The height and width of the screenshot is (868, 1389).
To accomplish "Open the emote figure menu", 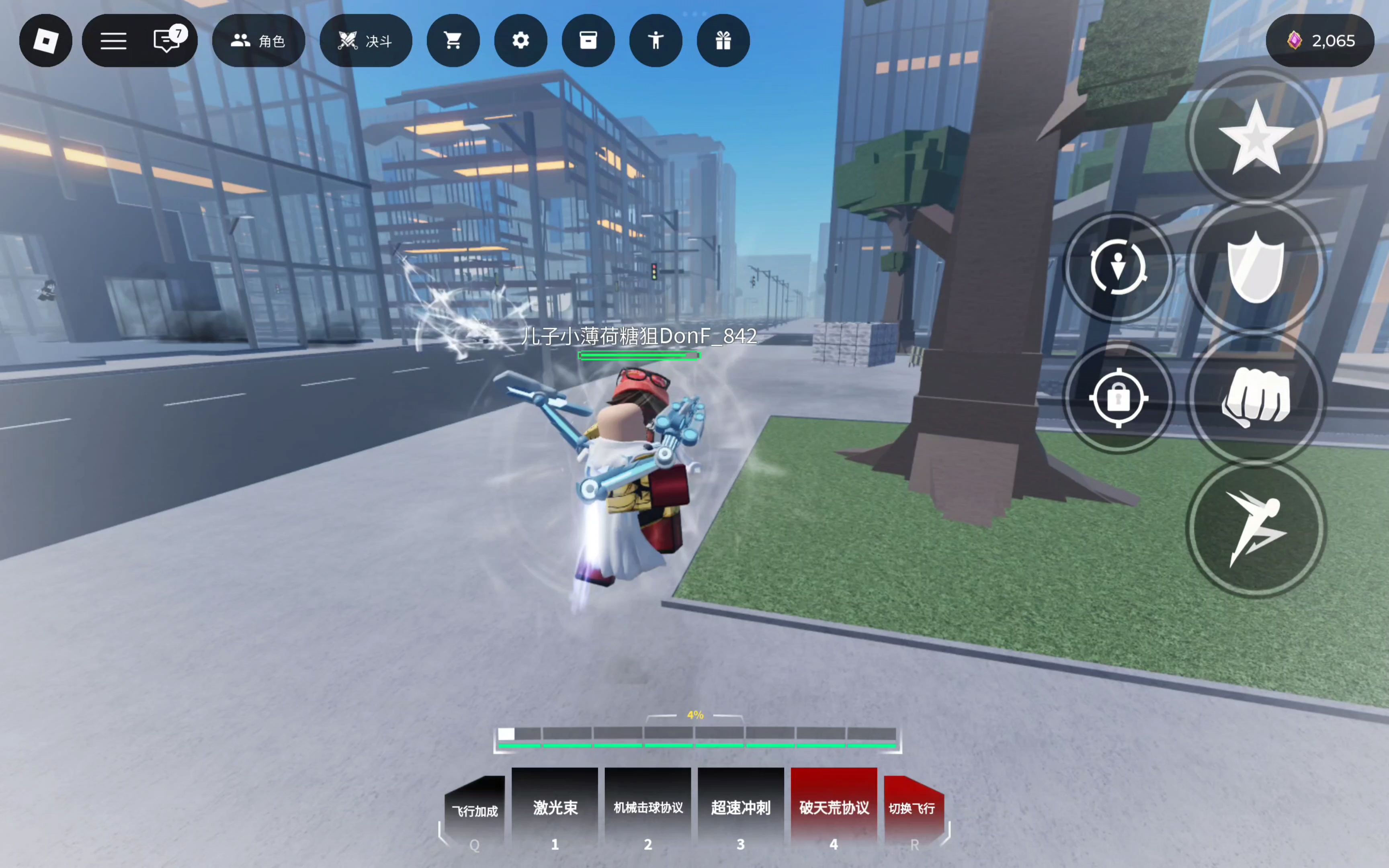I will click(x=656, y=41).
